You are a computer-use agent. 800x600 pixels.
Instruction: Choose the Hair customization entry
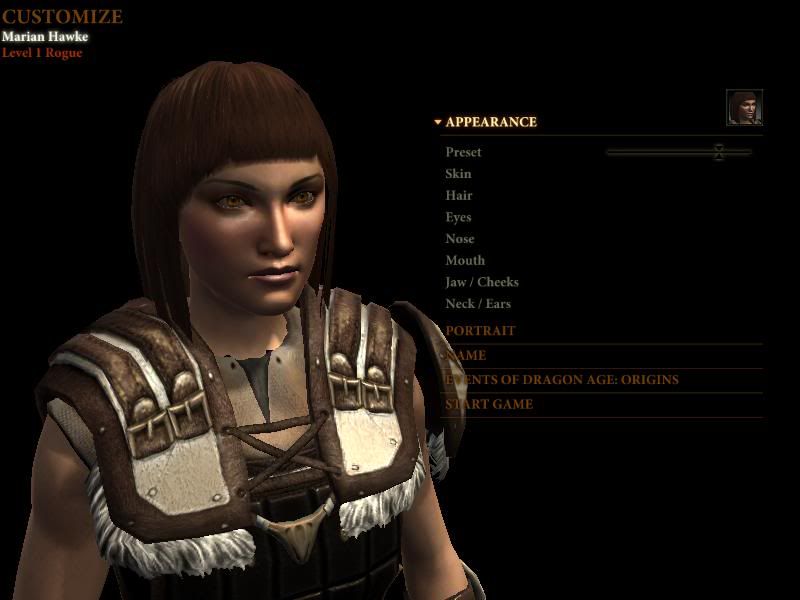[459, 196]
